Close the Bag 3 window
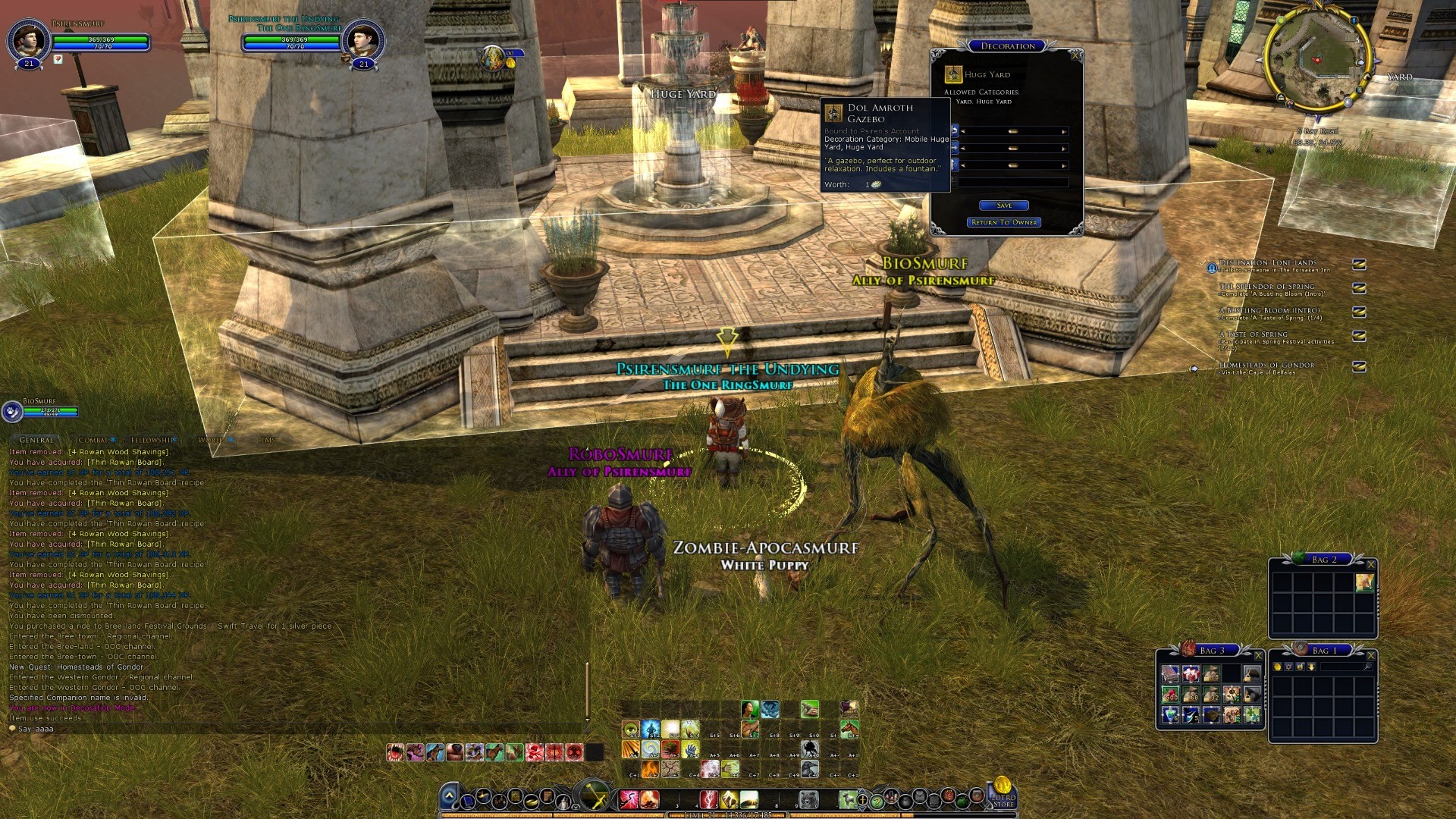This screenshot has width=1456, height=819. pos(1258,655)
